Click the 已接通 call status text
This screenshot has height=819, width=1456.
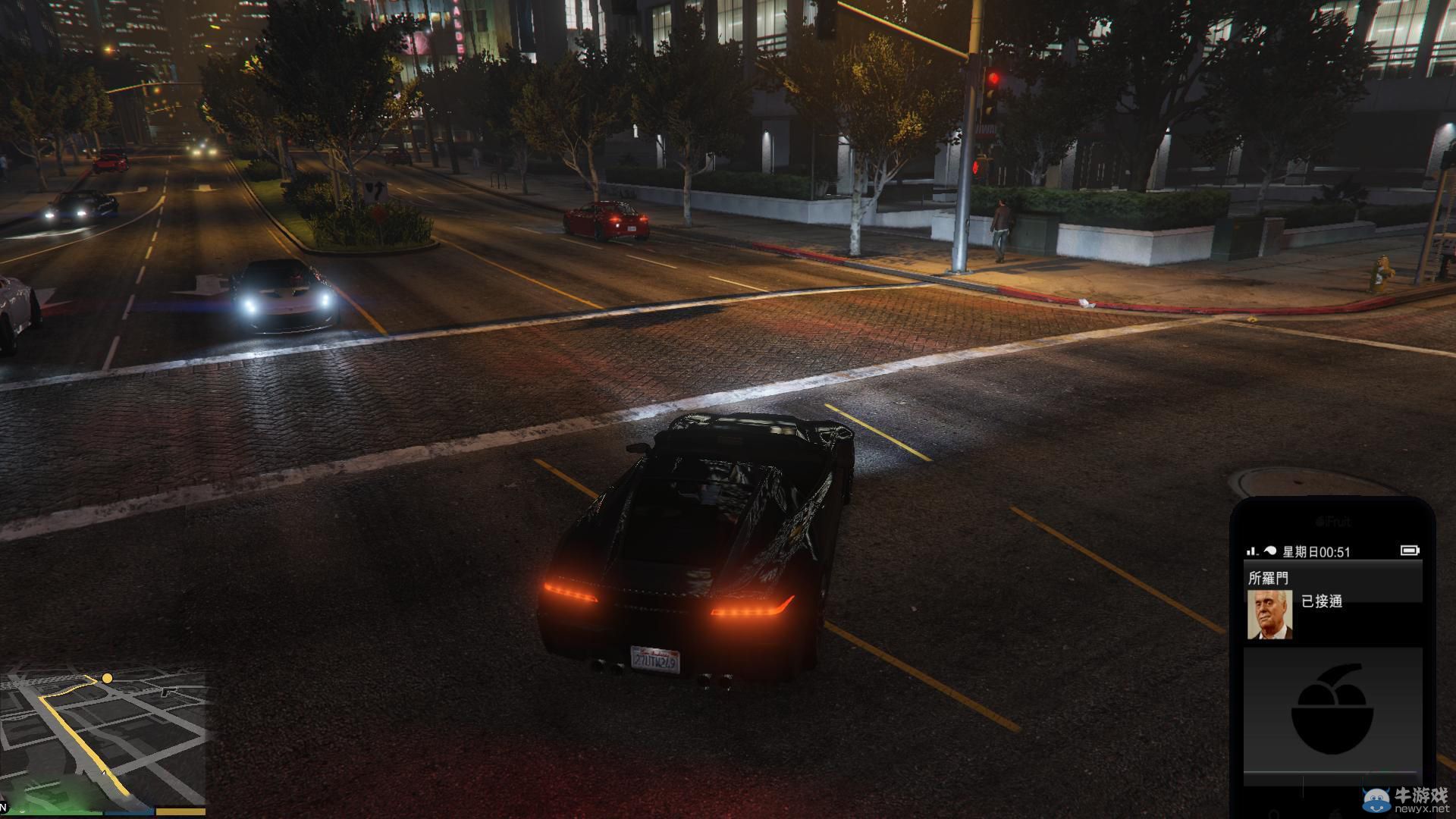pos(1323,602)
